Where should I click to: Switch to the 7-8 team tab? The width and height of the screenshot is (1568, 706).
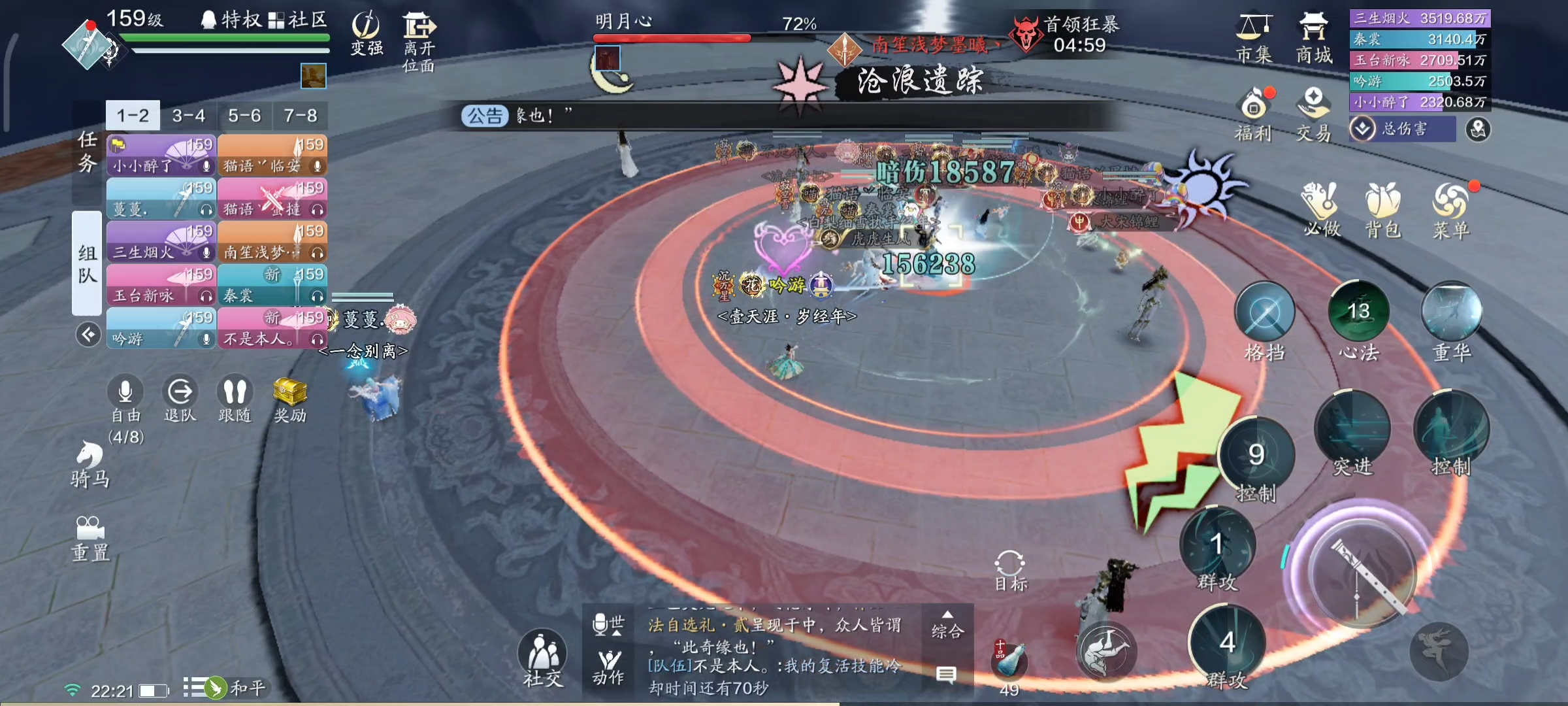click(x=301, y=116)
